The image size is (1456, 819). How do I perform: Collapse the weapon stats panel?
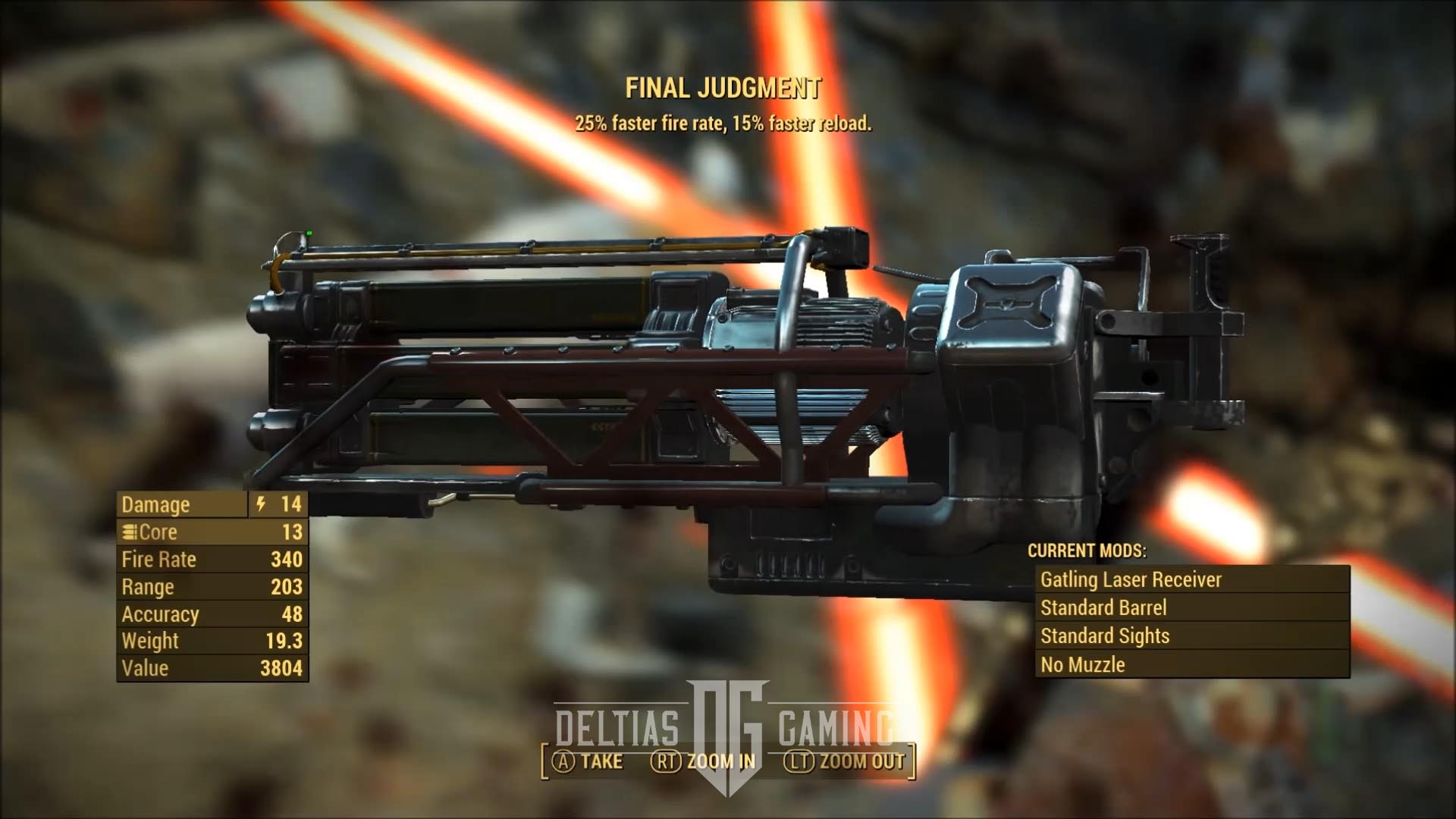coord(212,586)
